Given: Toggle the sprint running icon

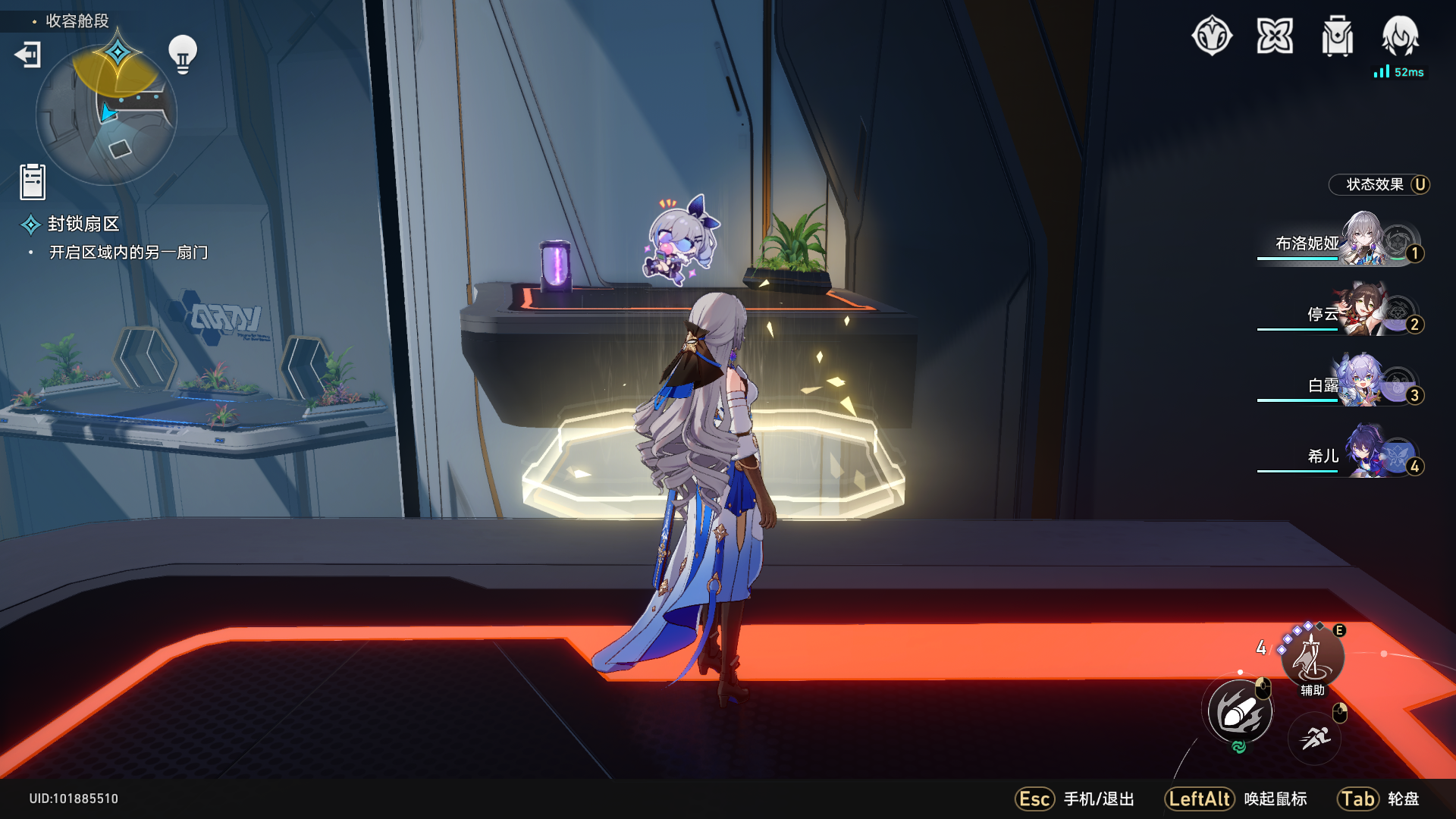Looking at the screenshot, I should [1315, 737].
